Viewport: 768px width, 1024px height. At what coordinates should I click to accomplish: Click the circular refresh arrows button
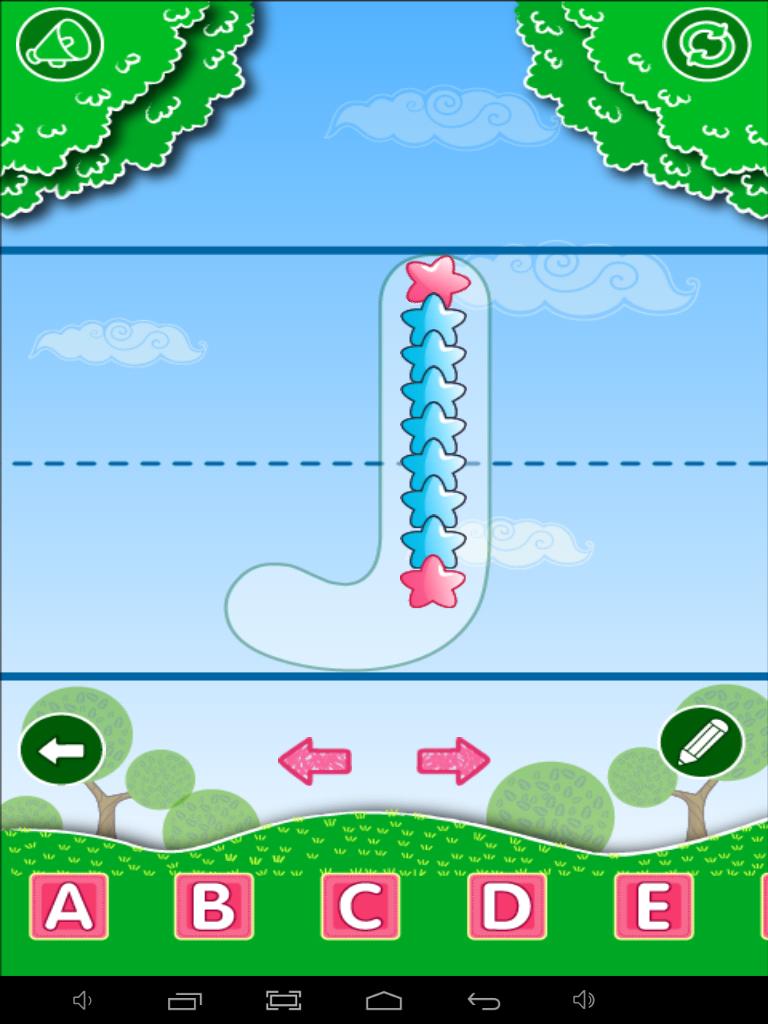pos(706,45)
